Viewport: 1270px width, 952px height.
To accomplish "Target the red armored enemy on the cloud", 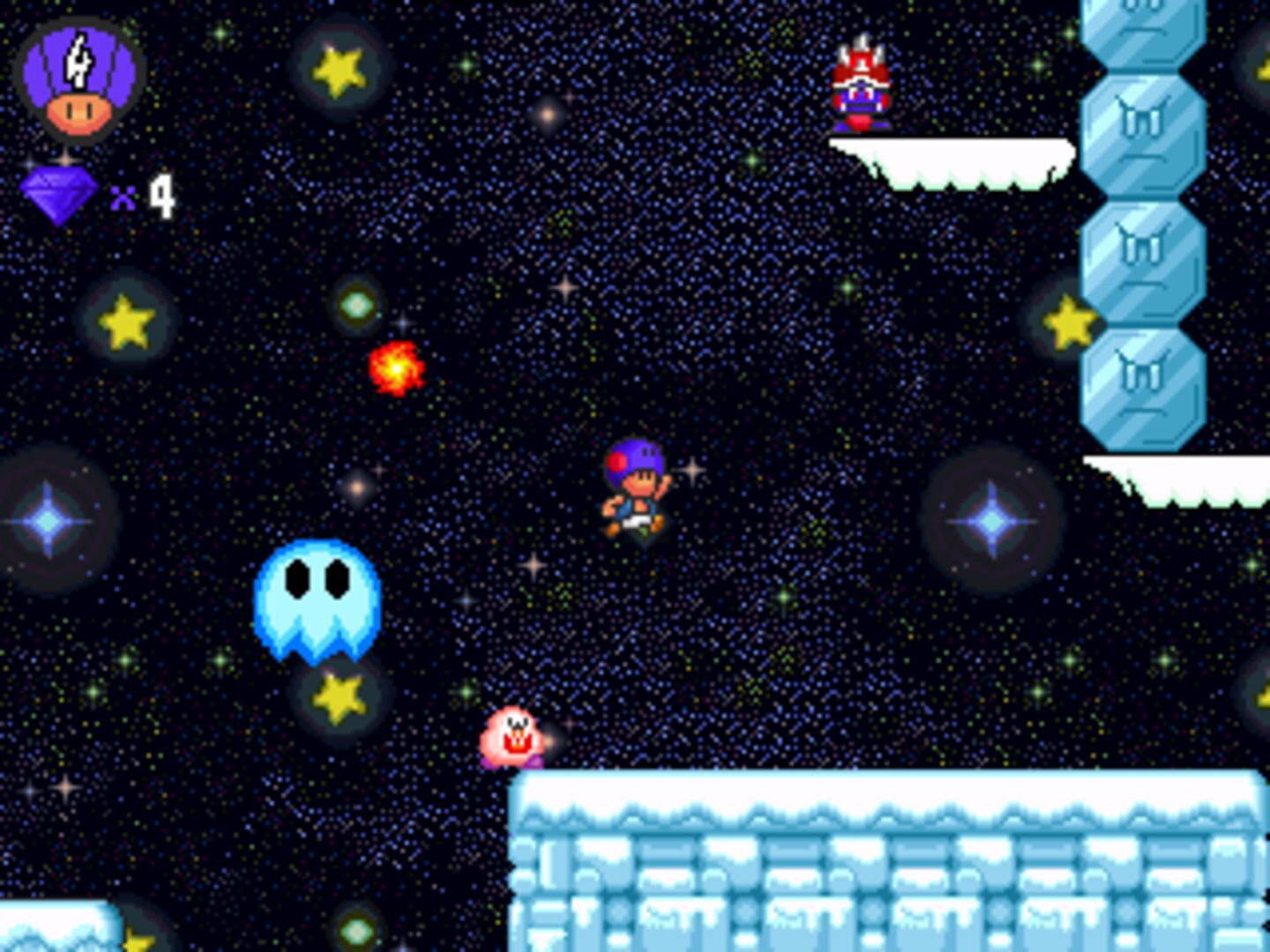I will coord(860,84).
